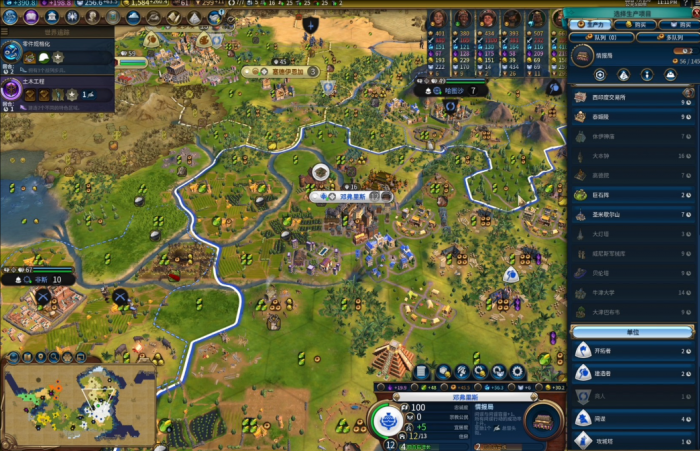
Task: Select 建造者 (Builder) in the production list
Action: pos(632,372)
